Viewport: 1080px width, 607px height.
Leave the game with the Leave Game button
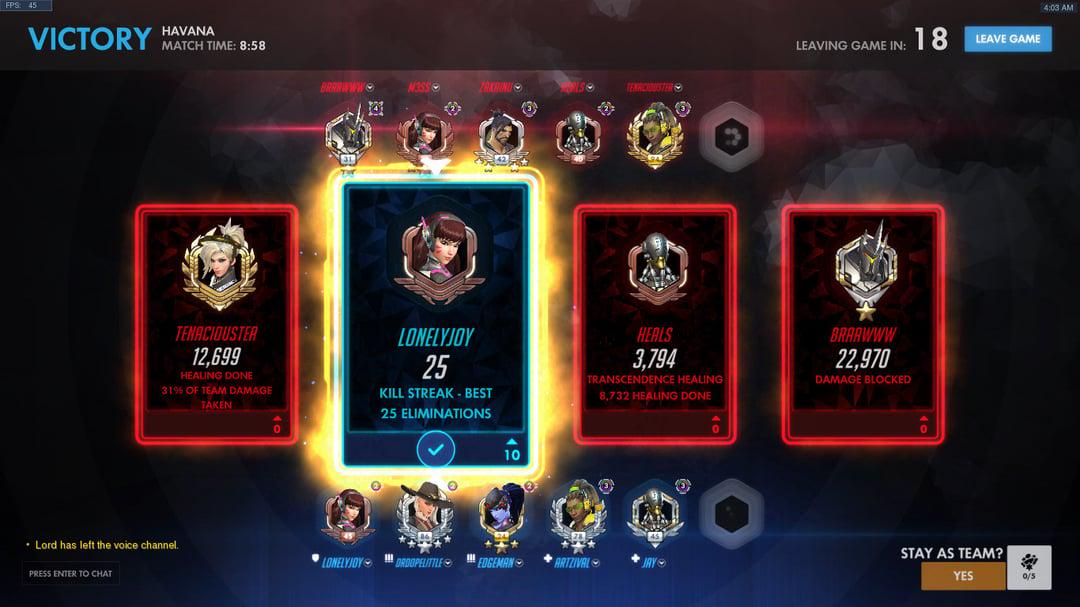tap(1007, 39)
